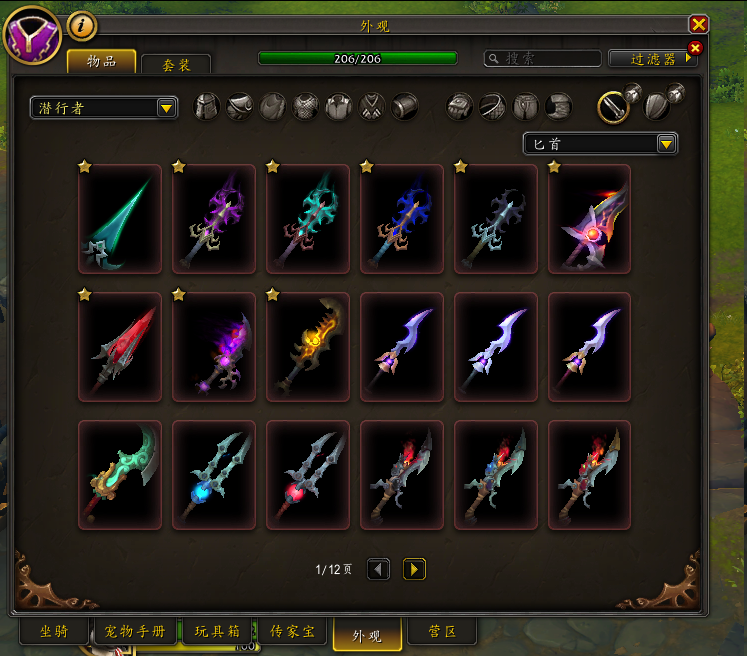Open the 潜行者 class dropdown

click(104, 107)
